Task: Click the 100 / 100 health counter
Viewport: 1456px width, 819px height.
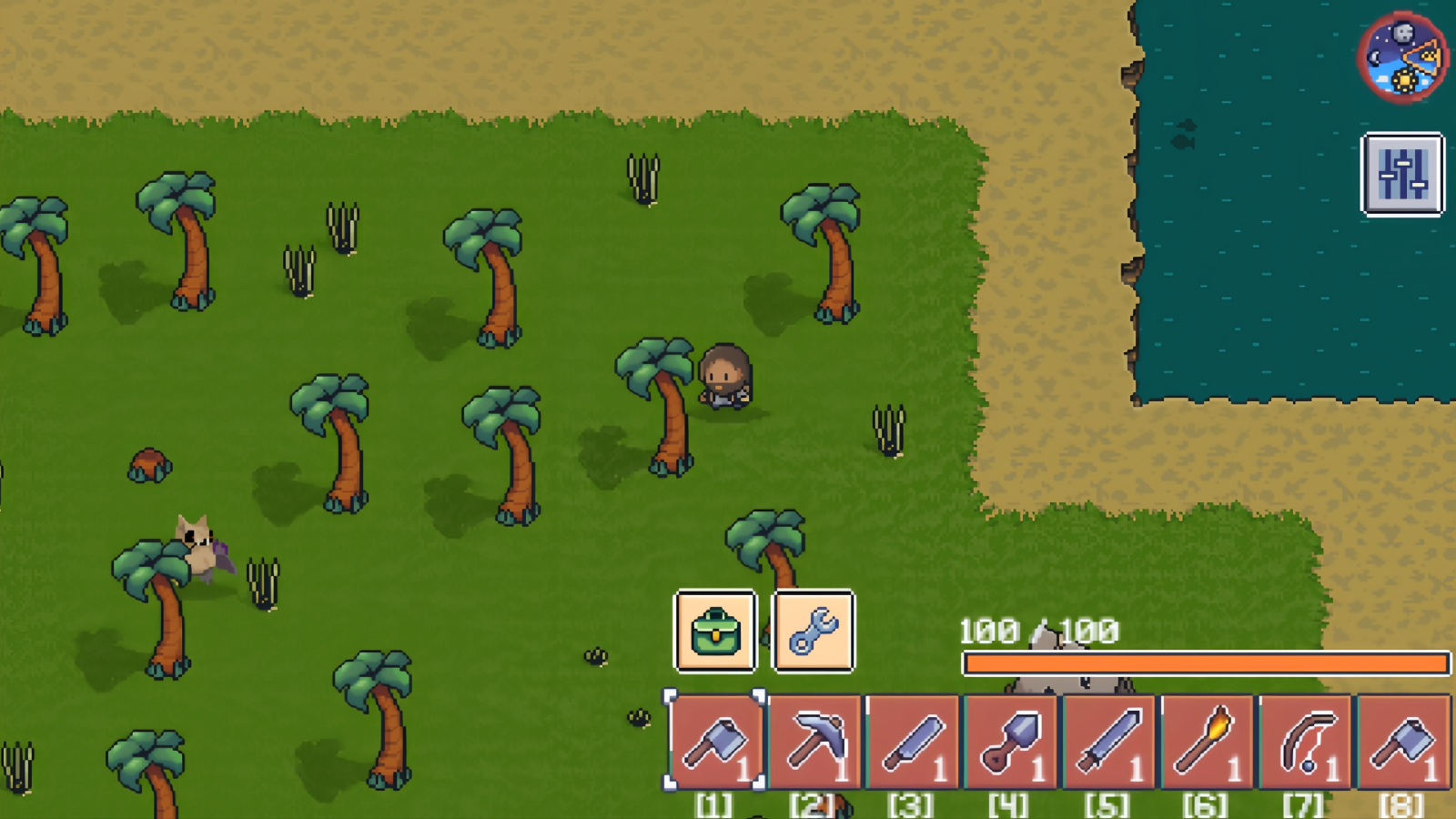Action: [1037, 628]
